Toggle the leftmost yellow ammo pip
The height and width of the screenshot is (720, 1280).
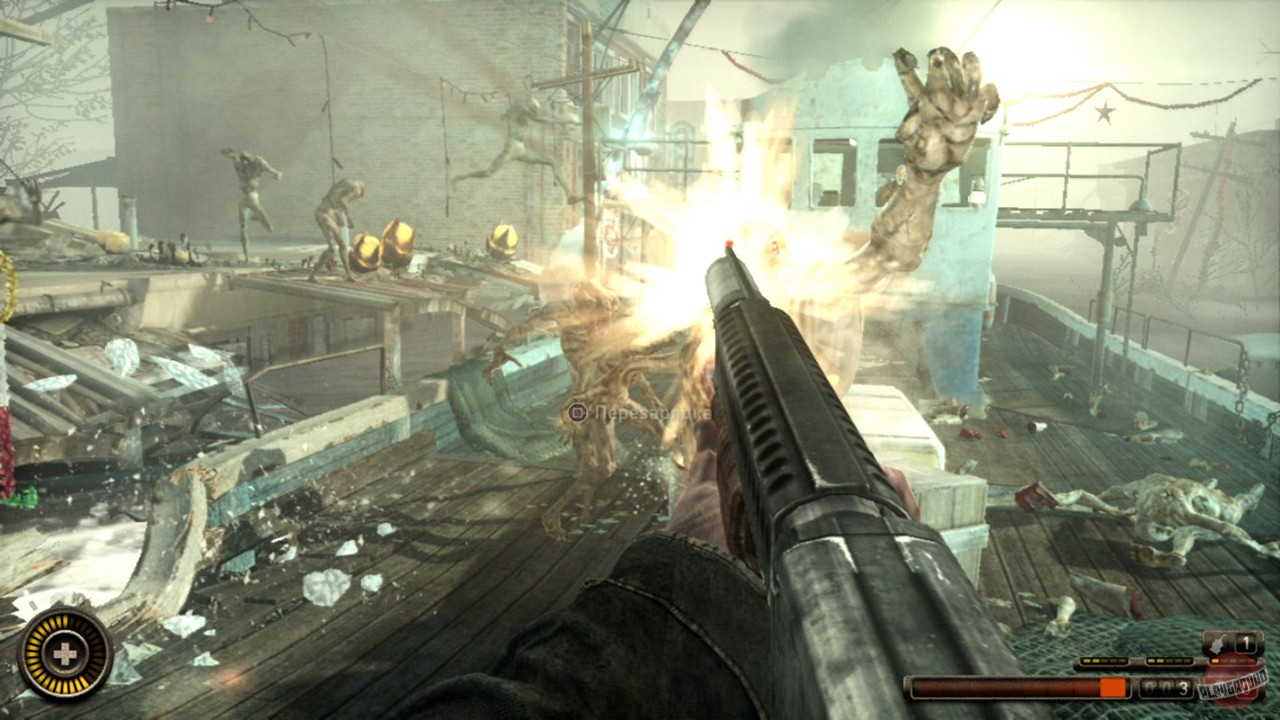tap(1085, 660)
